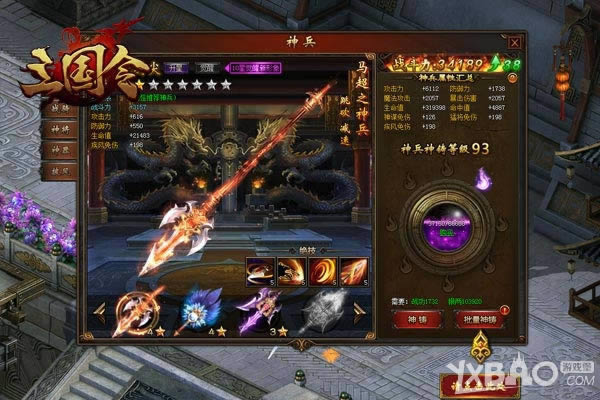This screenshot has width=600, height=400.
Task: Click the purple orb in forging circle
Action: point(441,218)
